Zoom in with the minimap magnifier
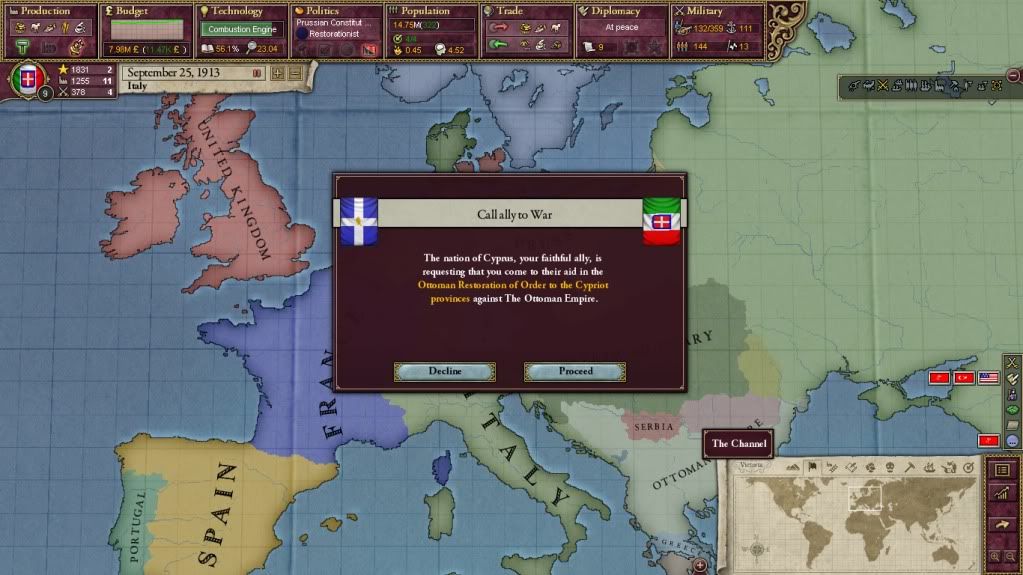Viewport: 1023px width, 575px height. point(993,556)
